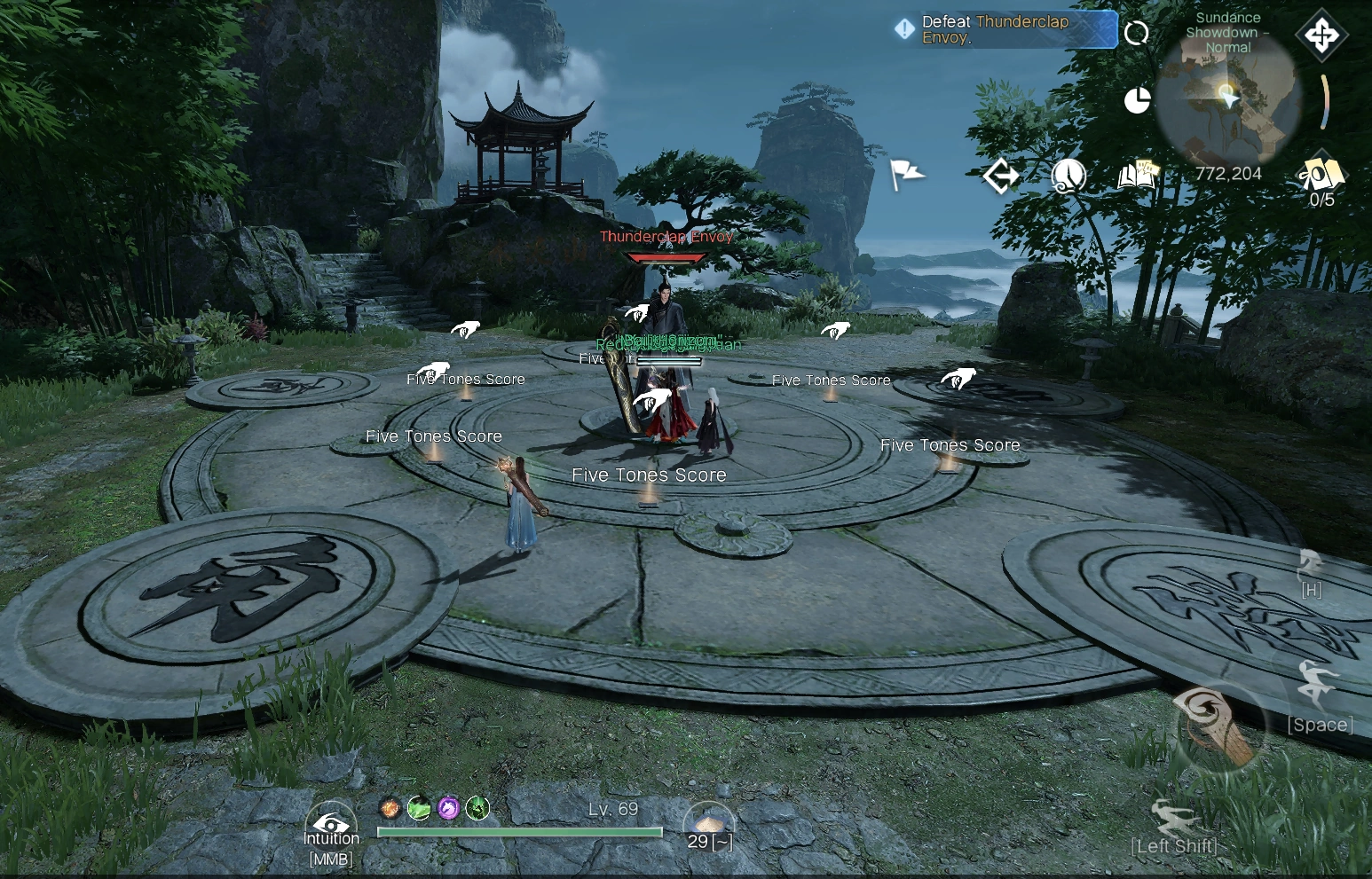
Task: Select the pie chart icon
Action: tap(1137, 100)
